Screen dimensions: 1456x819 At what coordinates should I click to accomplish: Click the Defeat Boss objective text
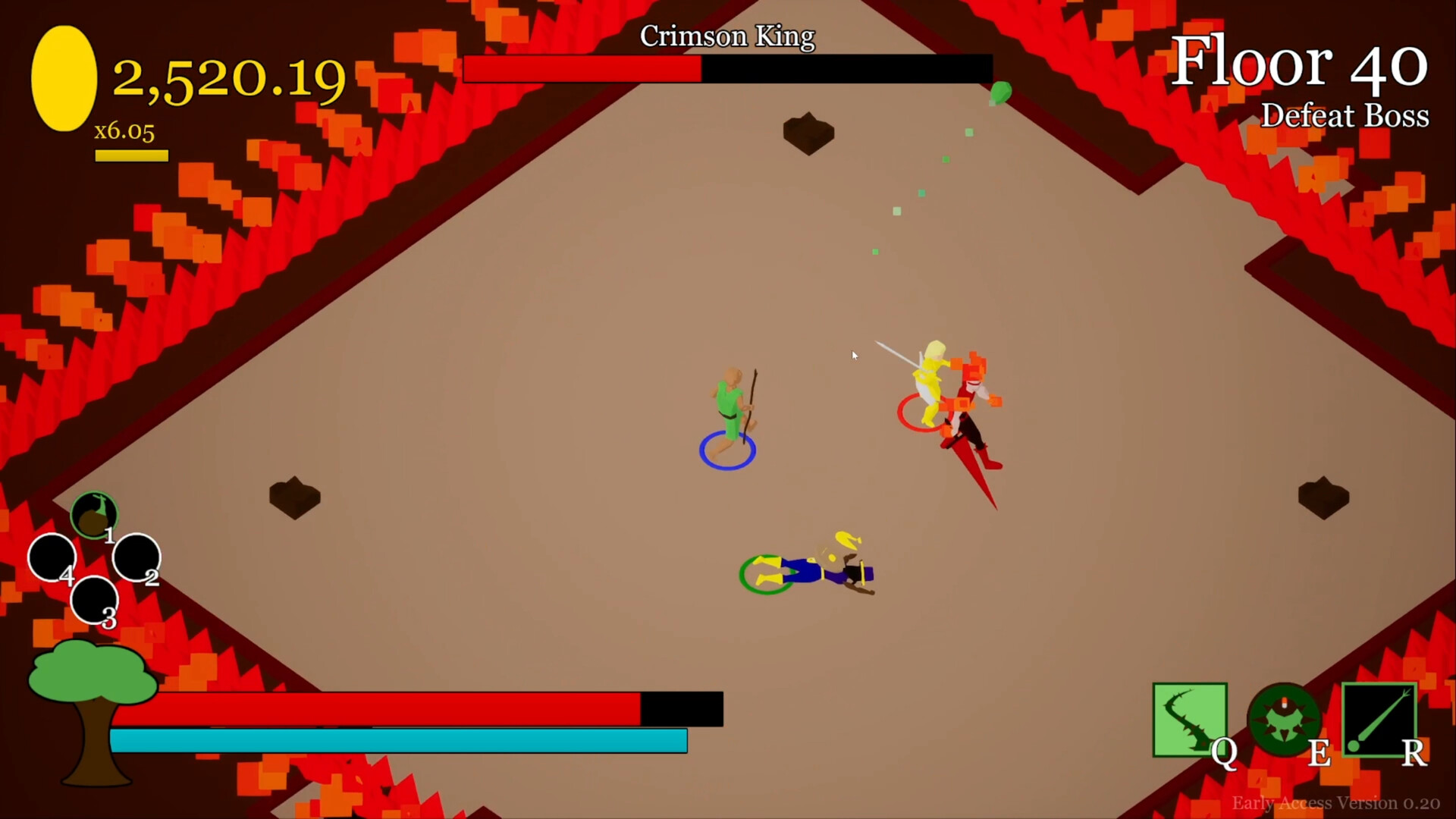[1345, 115]
